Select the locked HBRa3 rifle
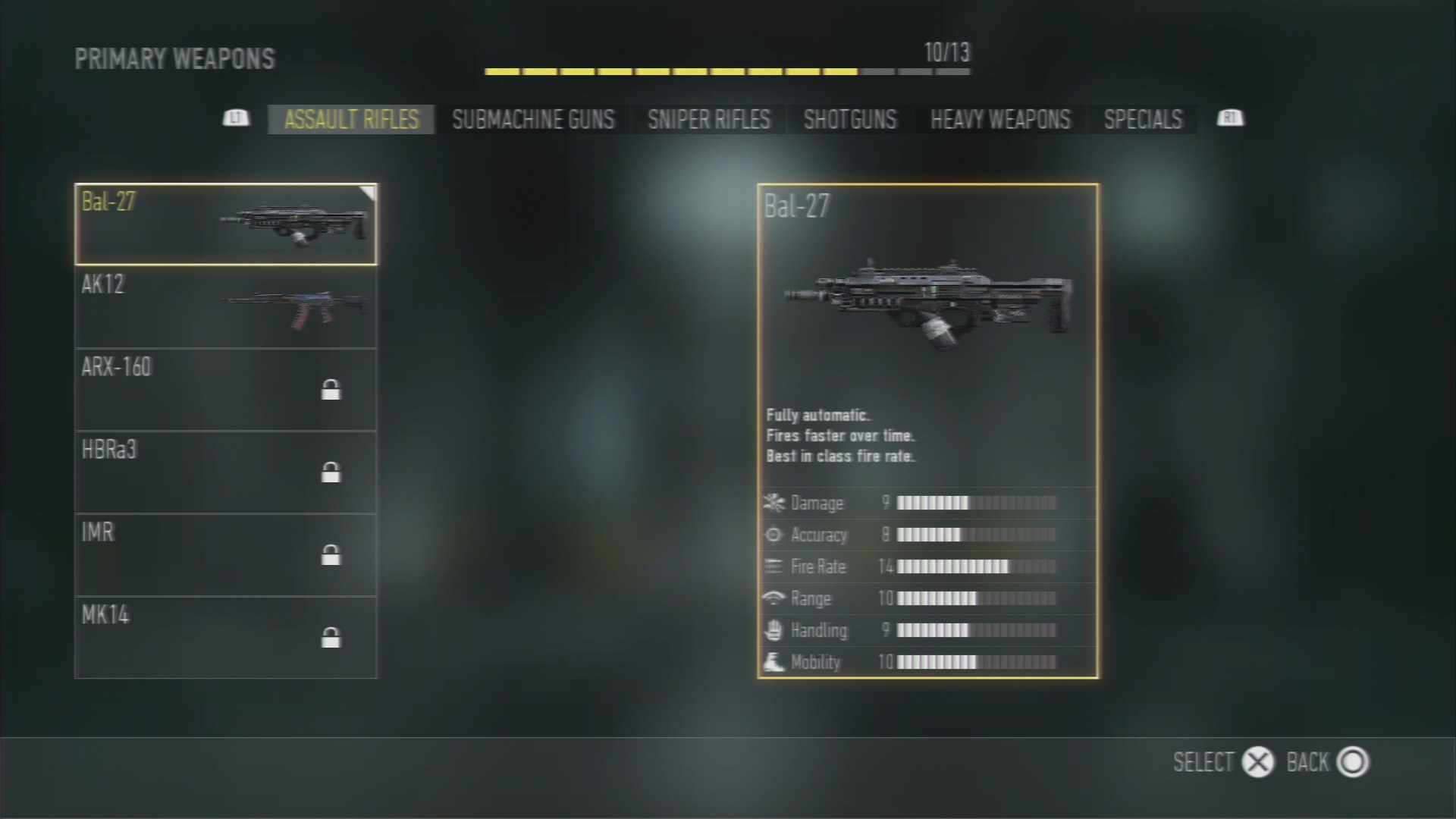The image size is (1456, 819). pos(225,472)
